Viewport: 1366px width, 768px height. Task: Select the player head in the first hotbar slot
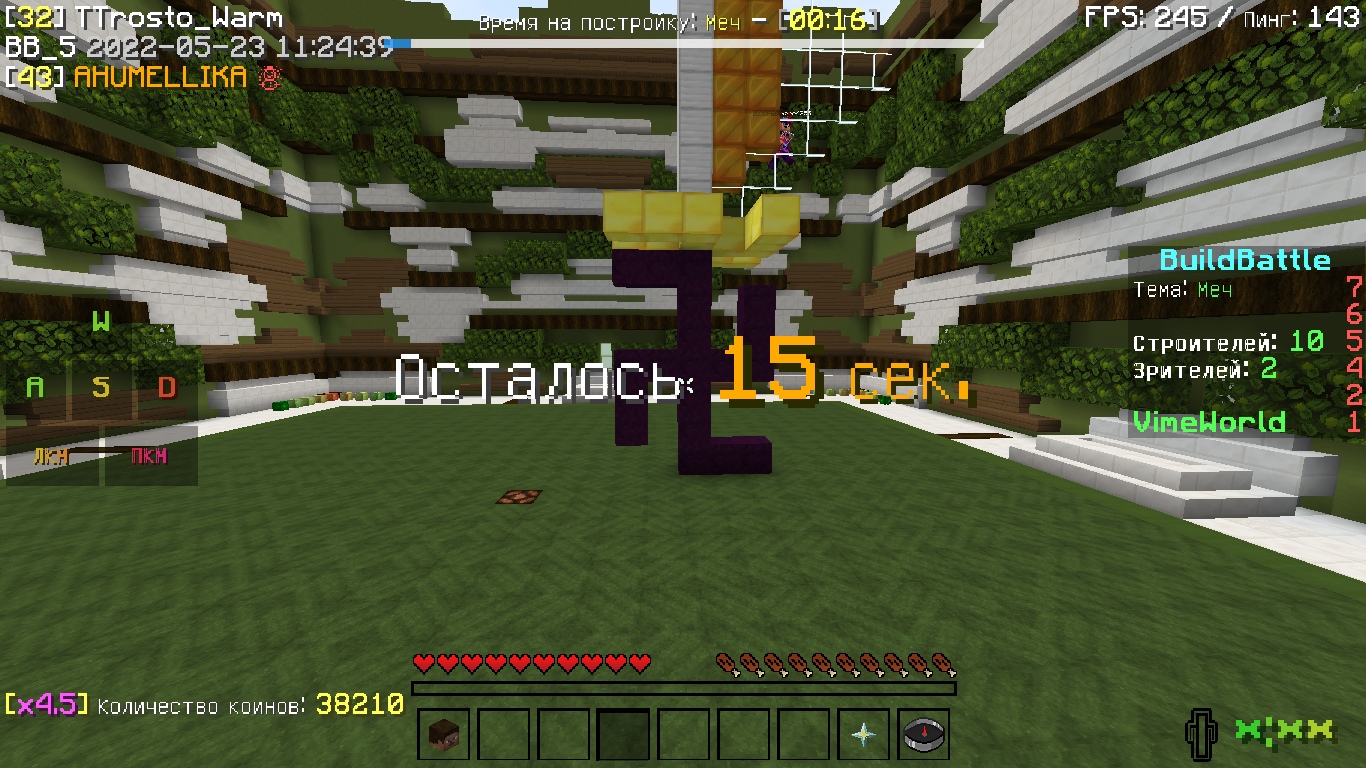pos(443,734)
